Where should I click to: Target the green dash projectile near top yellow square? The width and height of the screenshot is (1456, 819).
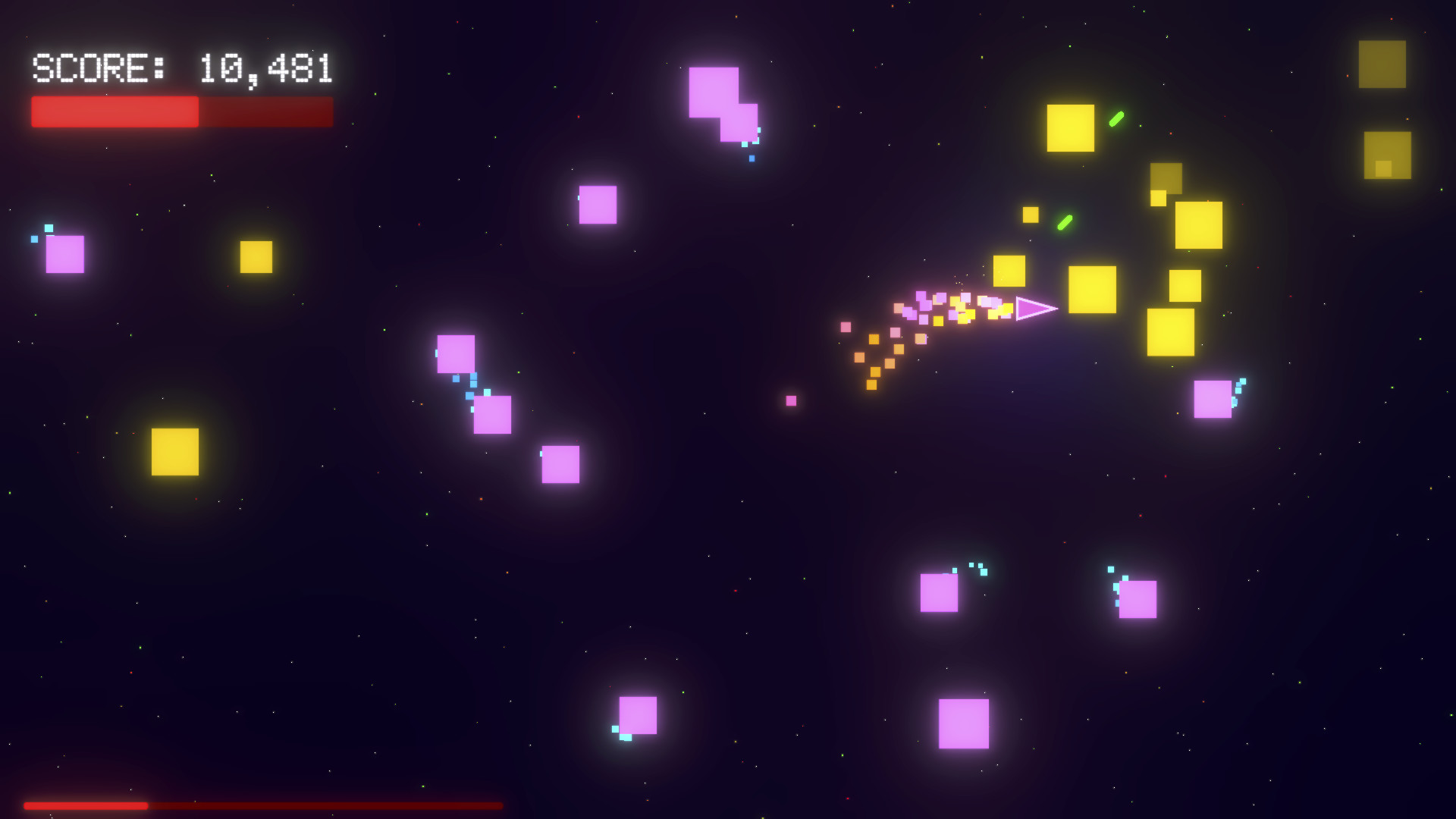click(x=1116, y=118)
